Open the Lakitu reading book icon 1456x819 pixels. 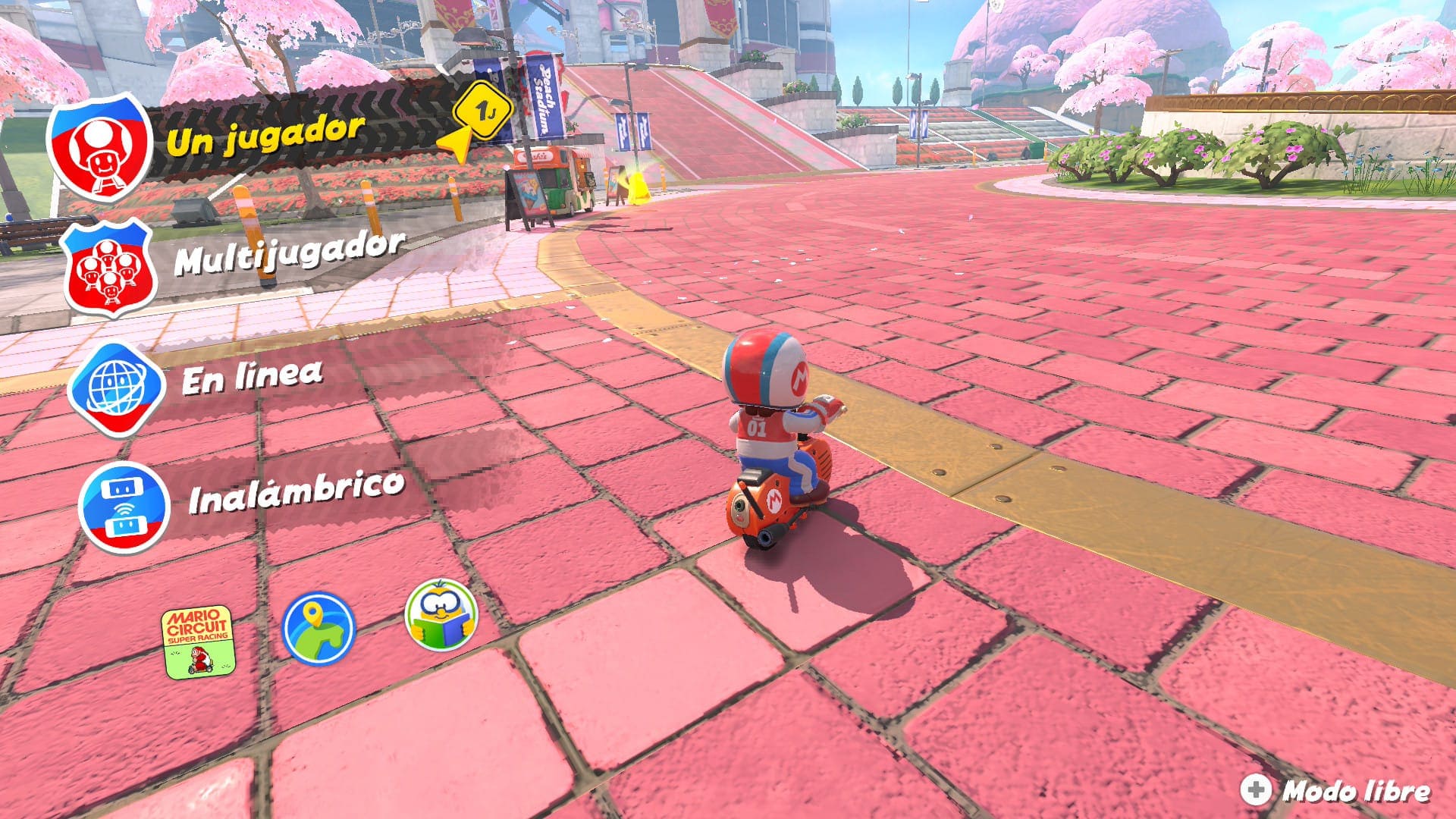pyautogui.click(x=441, y=615)
